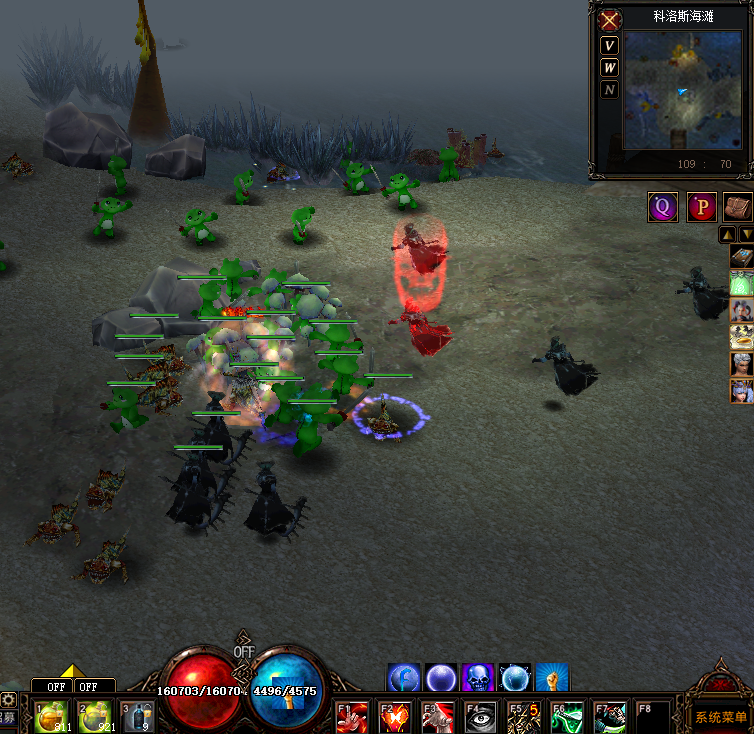Activate the blue skull buff icon
Image resolution: width=754 pixels, height=734 pixels.
click(478, 679)
